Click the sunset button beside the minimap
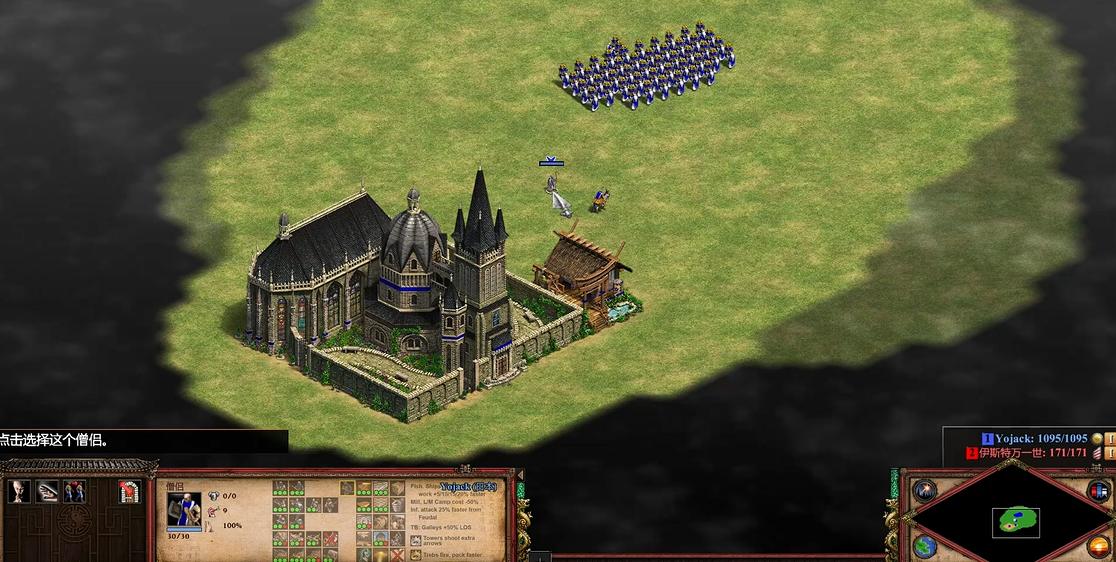 (x=1098, y=546)
